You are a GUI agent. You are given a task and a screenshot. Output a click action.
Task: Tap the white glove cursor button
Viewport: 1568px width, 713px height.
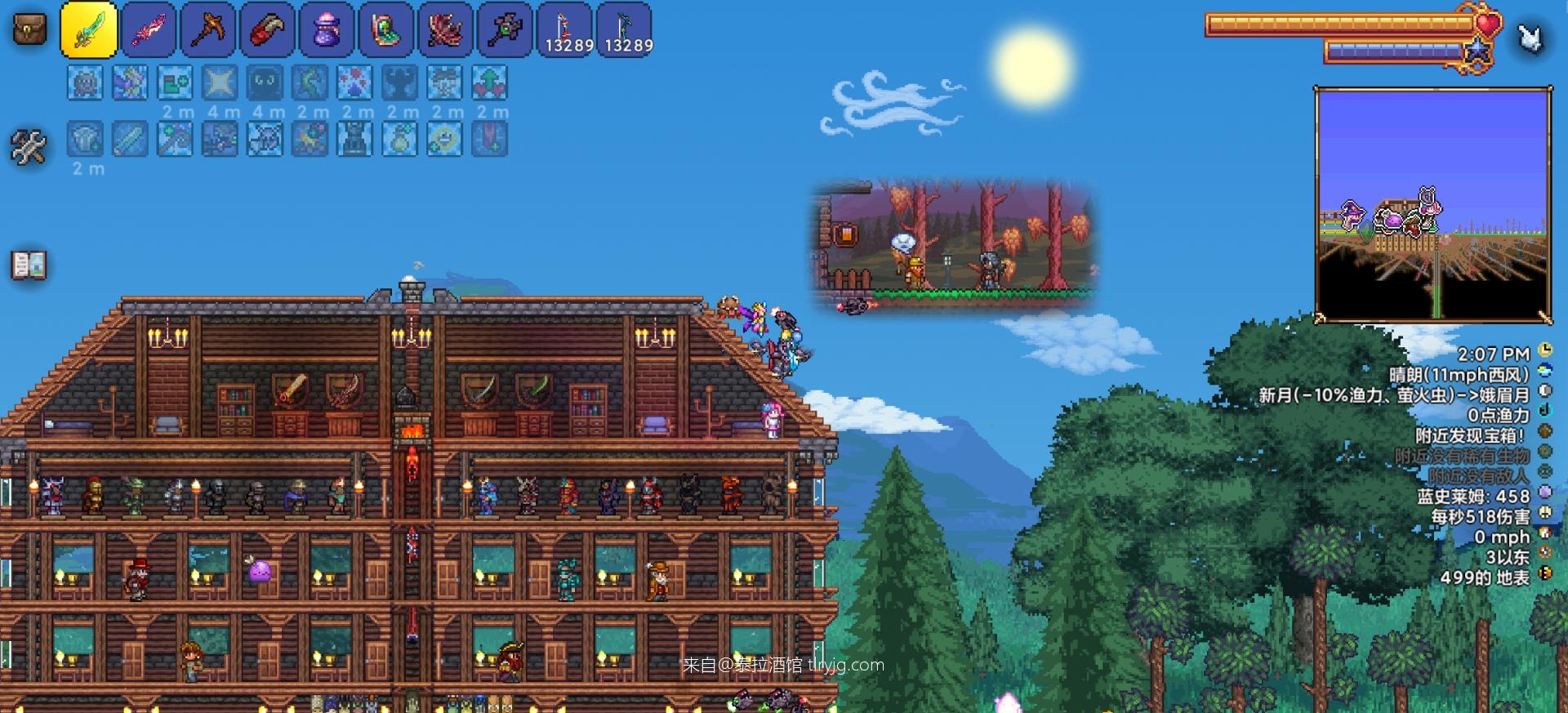tap(1530, 38)
